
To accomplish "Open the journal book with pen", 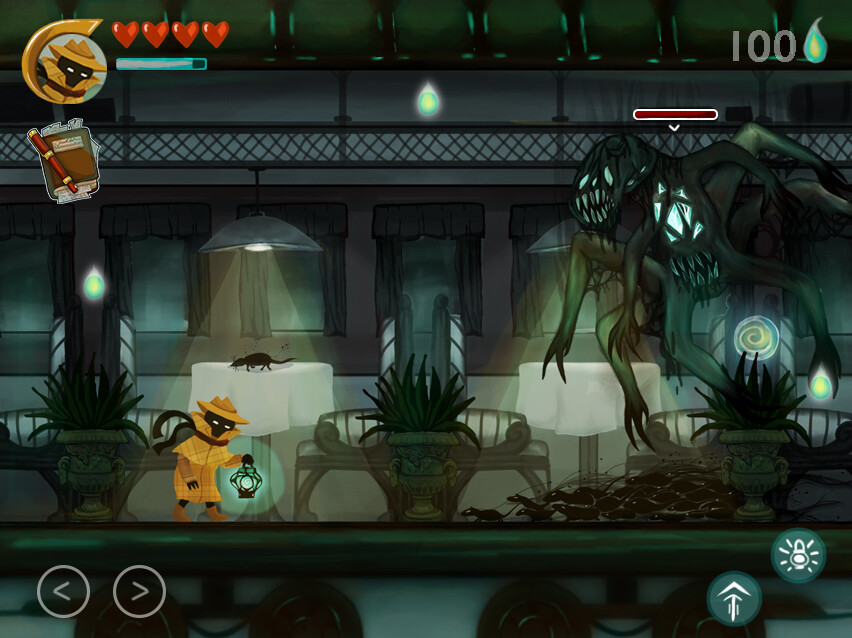I will pos(61,161).
